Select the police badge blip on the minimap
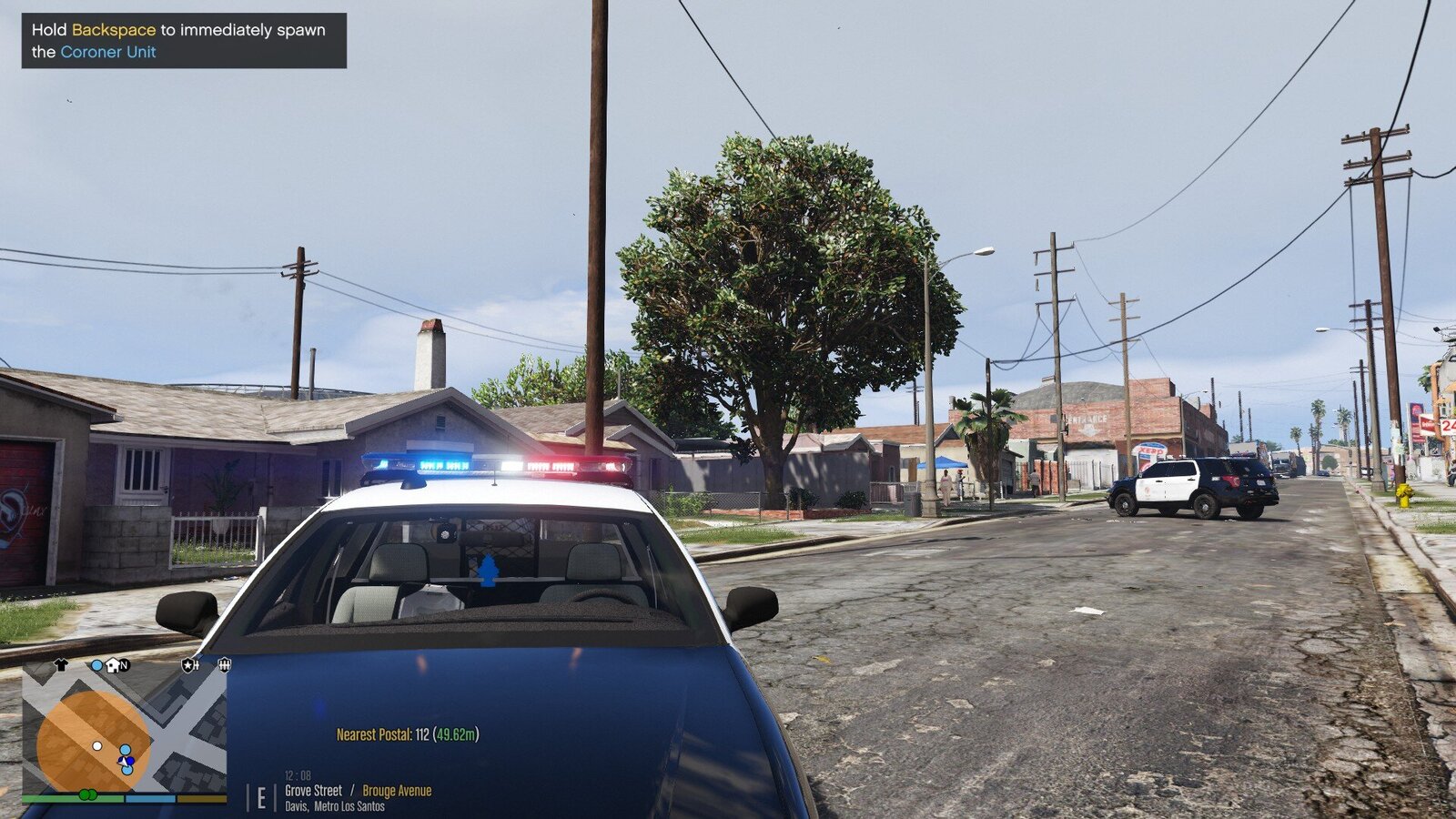This screenshot has width=1456, height=819. tap(189, 665)
